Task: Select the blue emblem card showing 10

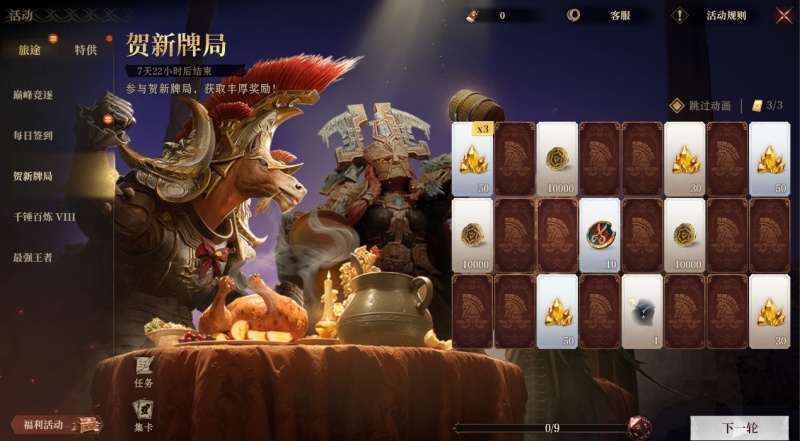Action: (x=599, y=234)
